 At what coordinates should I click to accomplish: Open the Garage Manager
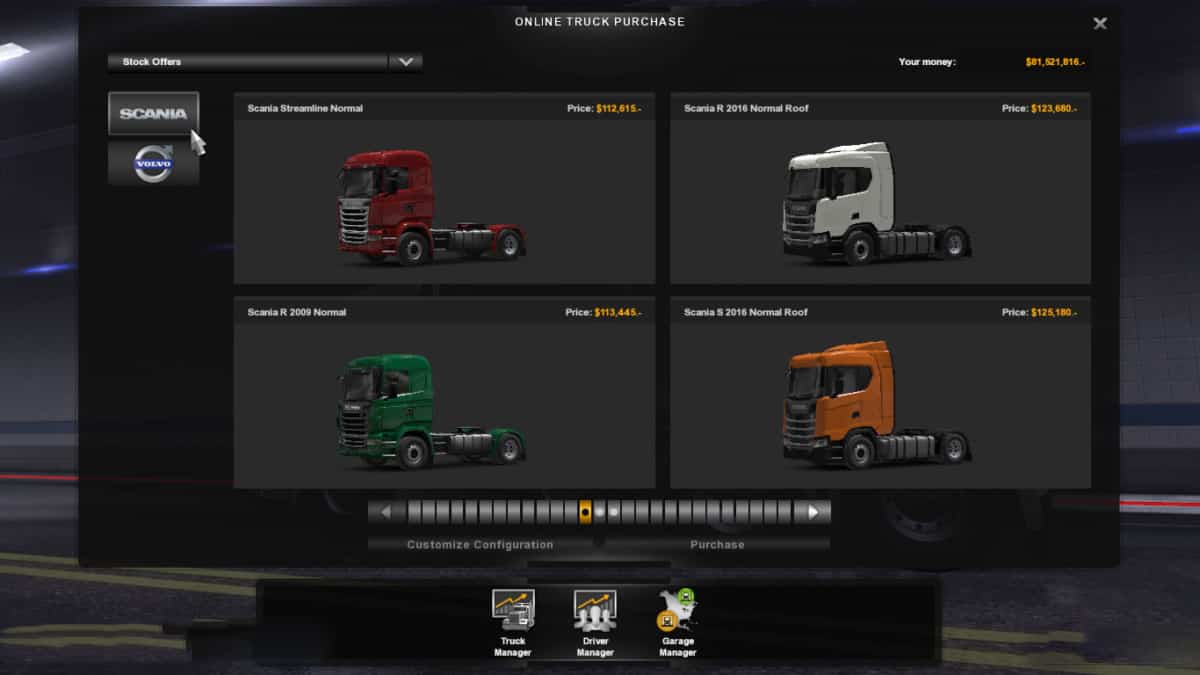677,622
